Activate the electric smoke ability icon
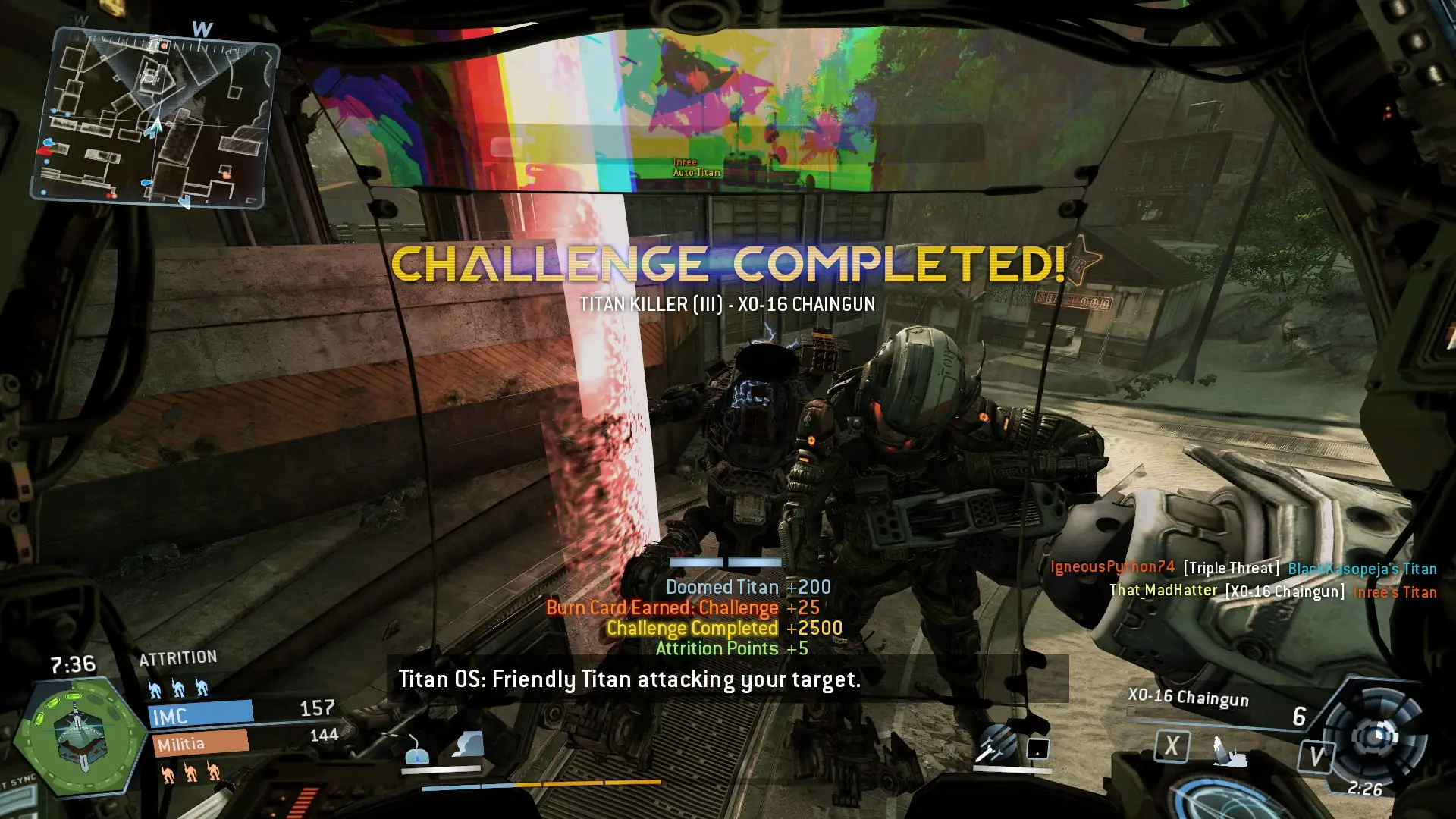 coord(467,745)
